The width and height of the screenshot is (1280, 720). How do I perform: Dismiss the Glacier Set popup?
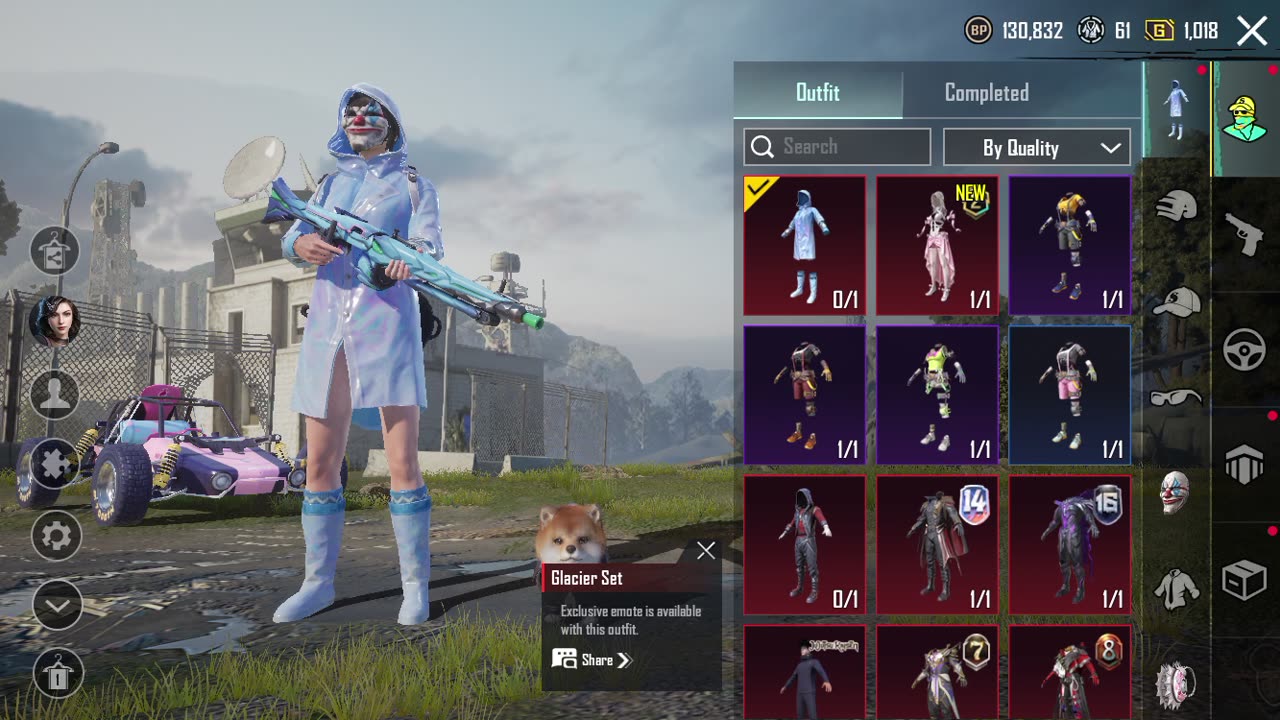click(x=706, y=551)
